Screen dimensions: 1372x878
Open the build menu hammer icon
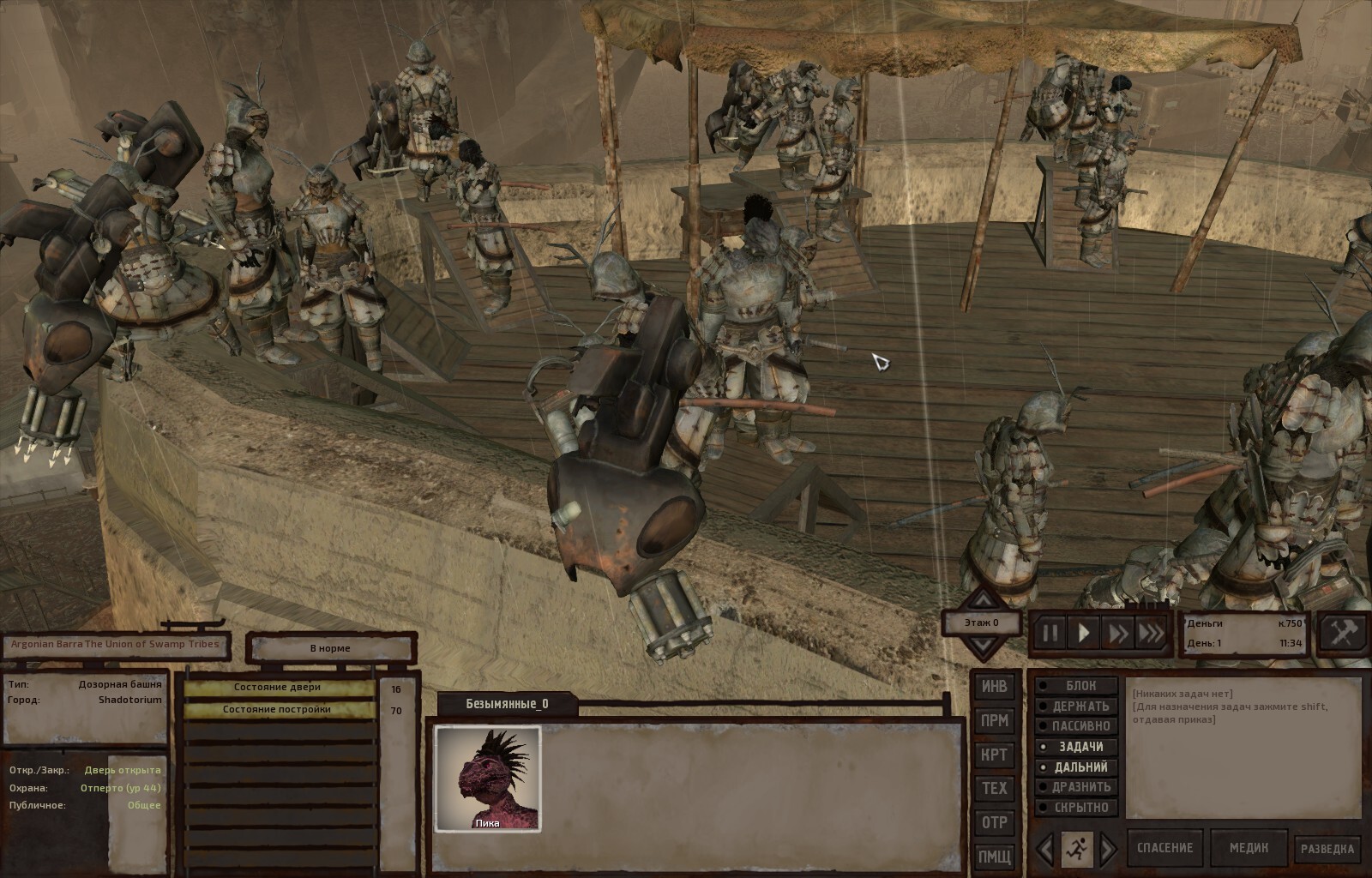coord(1342,633)
